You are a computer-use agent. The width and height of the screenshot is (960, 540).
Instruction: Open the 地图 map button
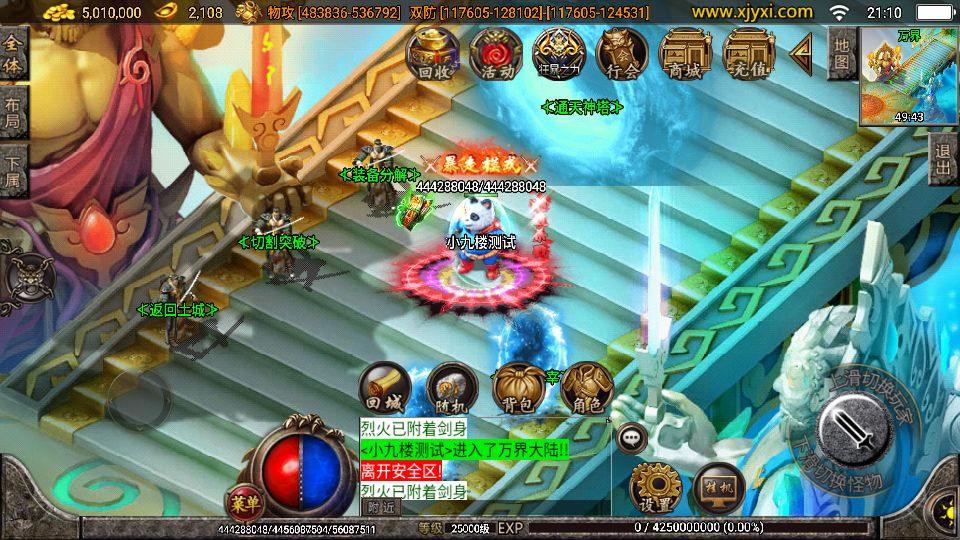[x=843, y=55]
